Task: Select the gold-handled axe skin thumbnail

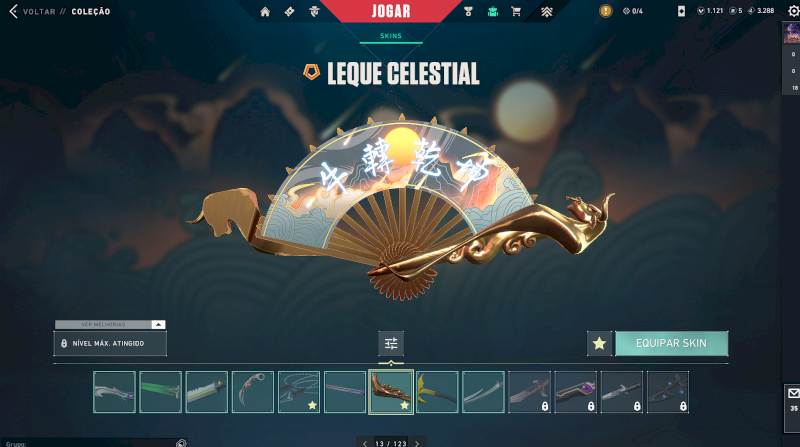Action: coord(437,392)
